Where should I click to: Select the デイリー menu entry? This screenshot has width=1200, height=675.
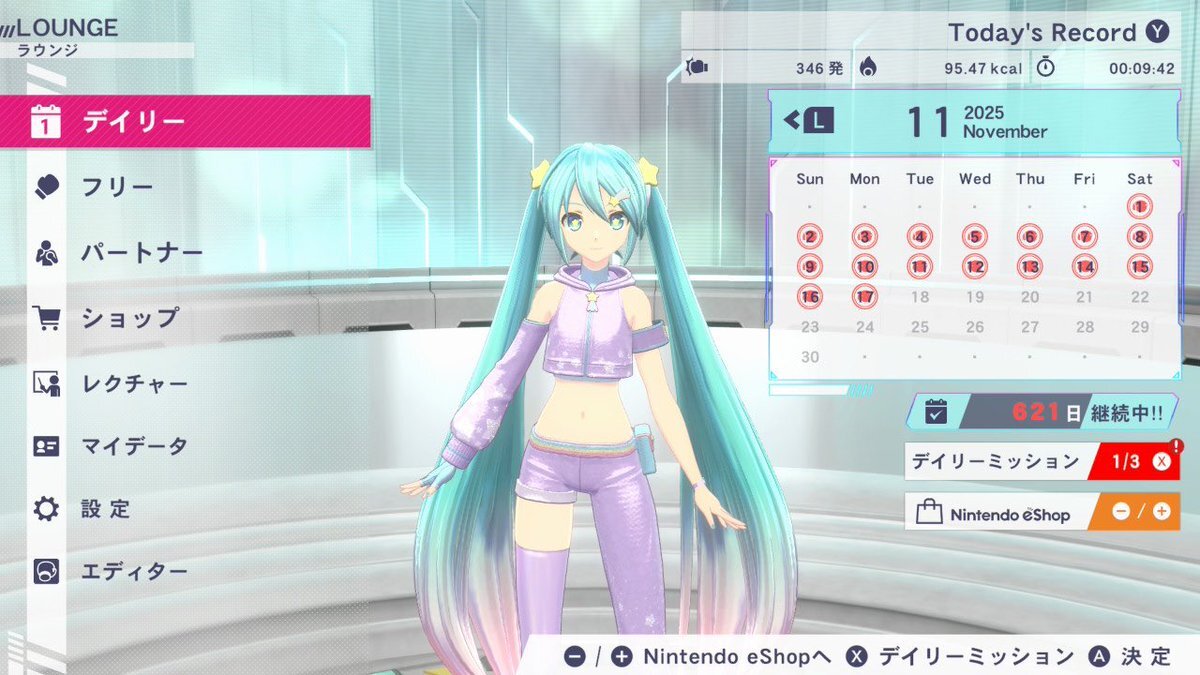(185, 122)
